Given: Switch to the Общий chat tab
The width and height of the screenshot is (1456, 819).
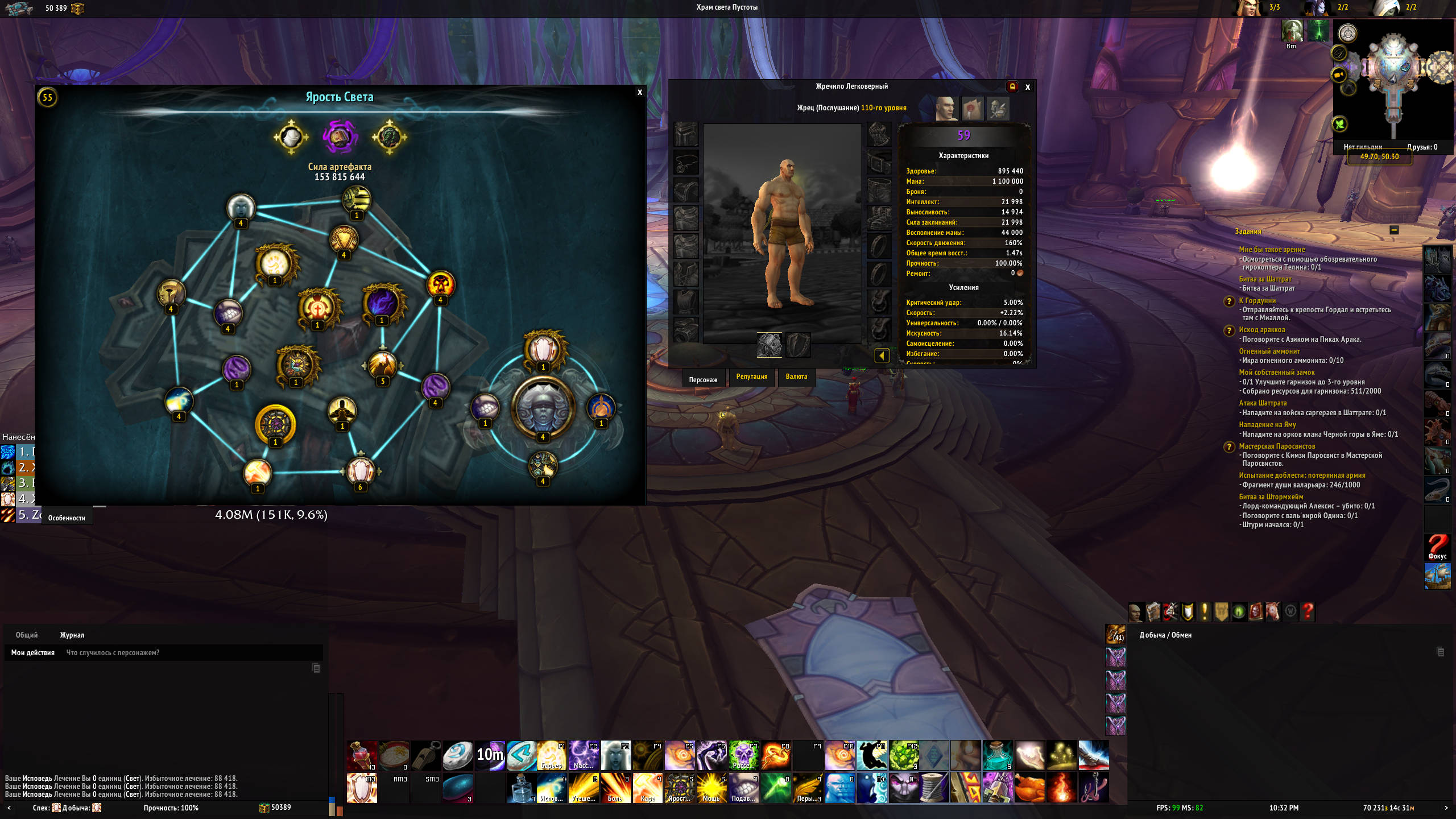Looking at the screenshot, I should point(27,635).
